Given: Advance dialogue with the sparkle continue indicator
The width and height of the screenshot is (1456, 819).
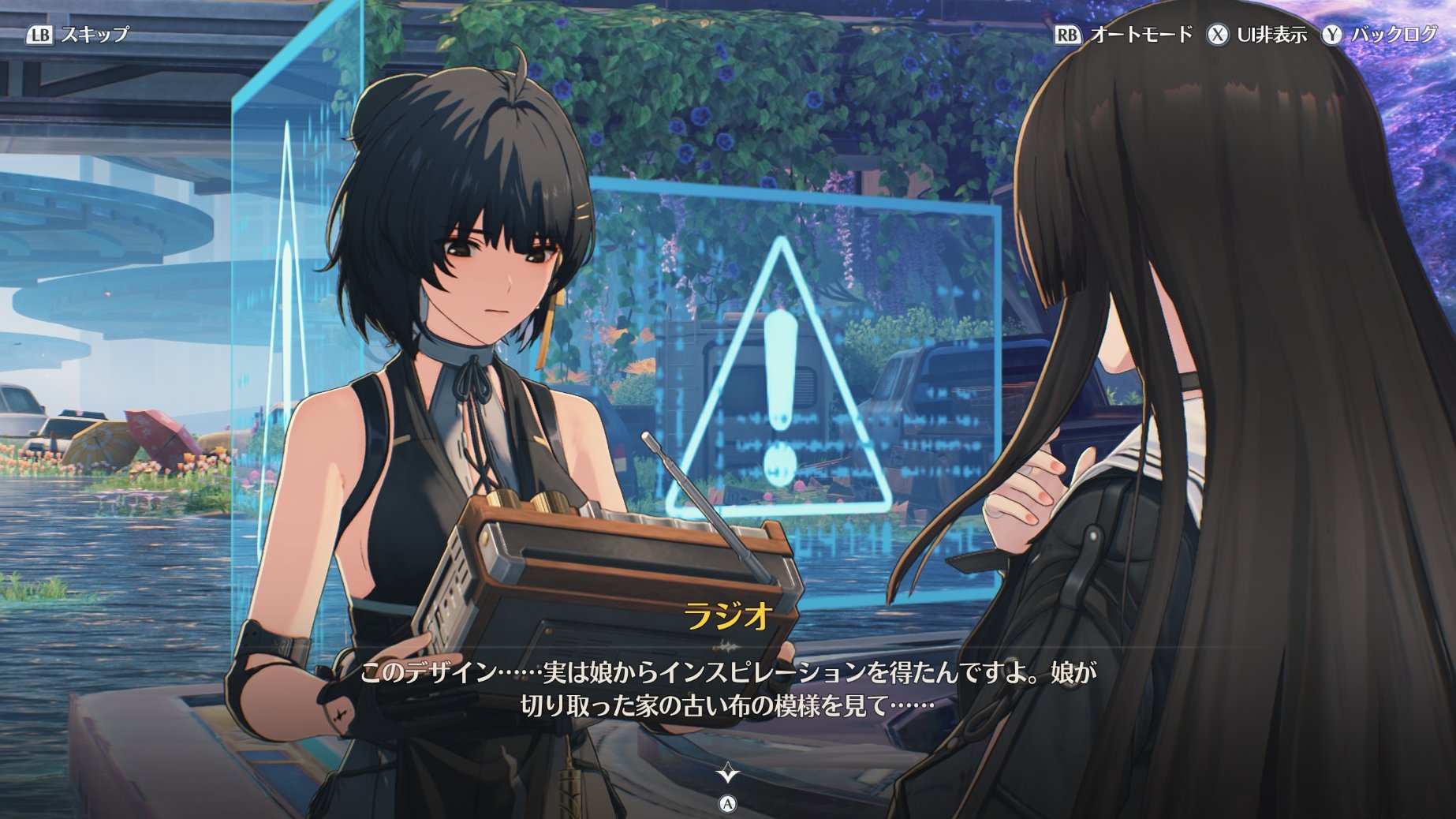Looking at the screenshot, I should point(727,772).
